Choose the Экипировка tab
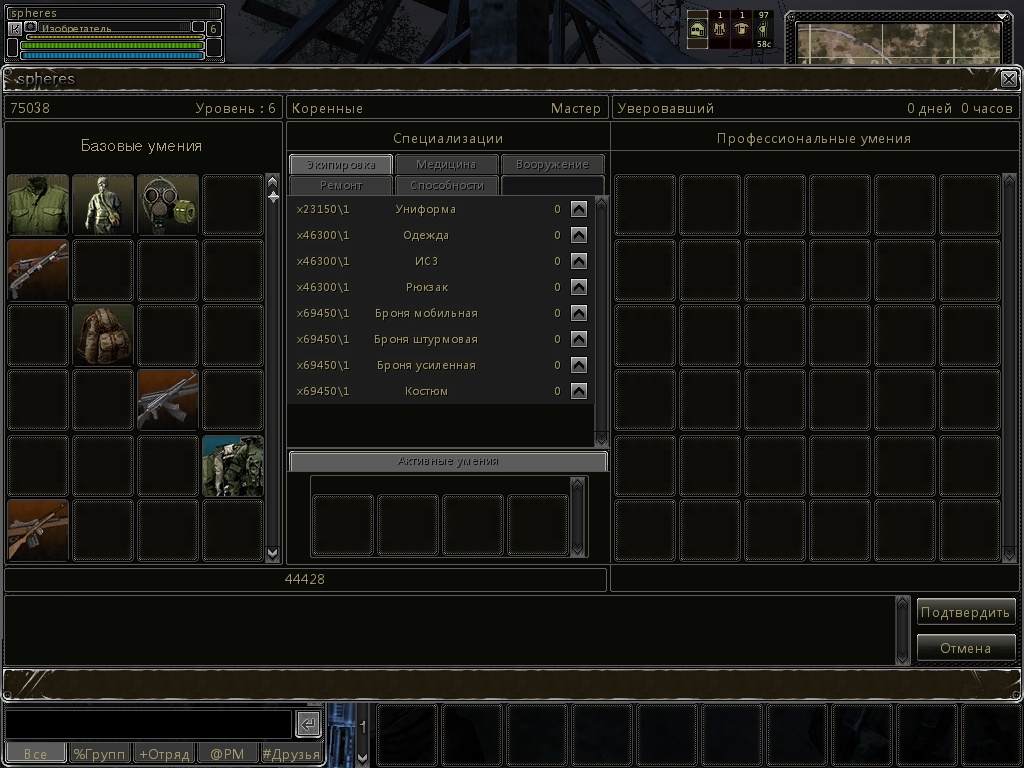Viewport: 1024px width, 768px height. point(341,164)
